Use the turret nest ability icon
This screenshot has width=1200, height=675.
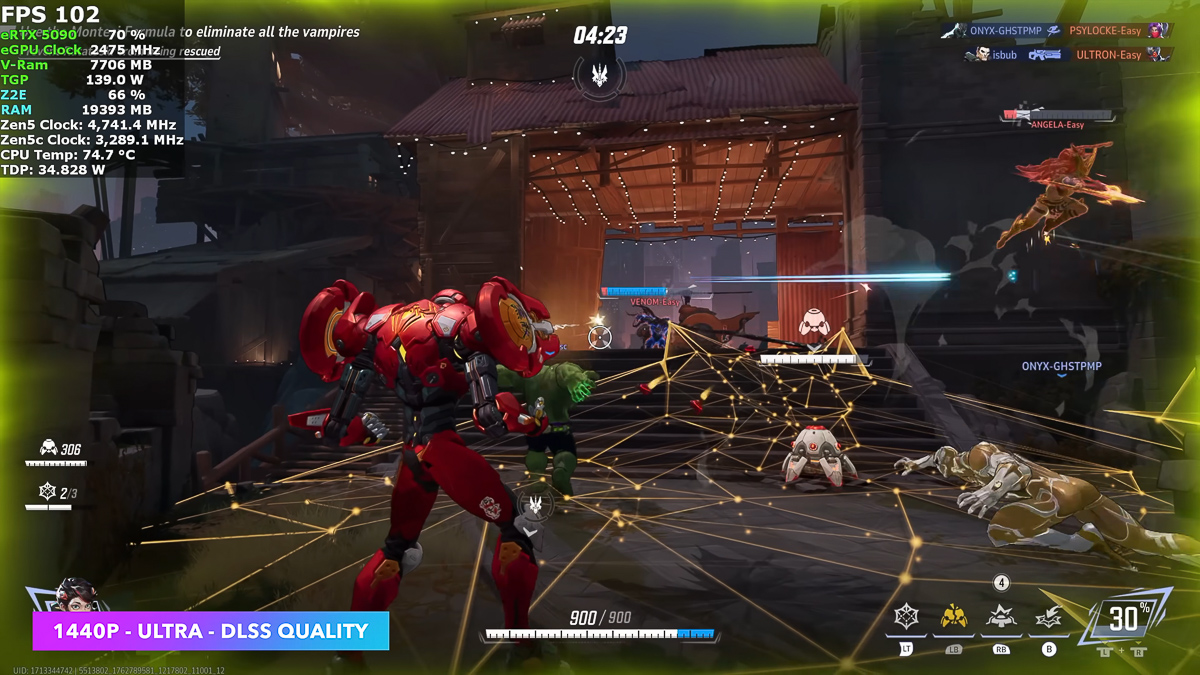1001,617
